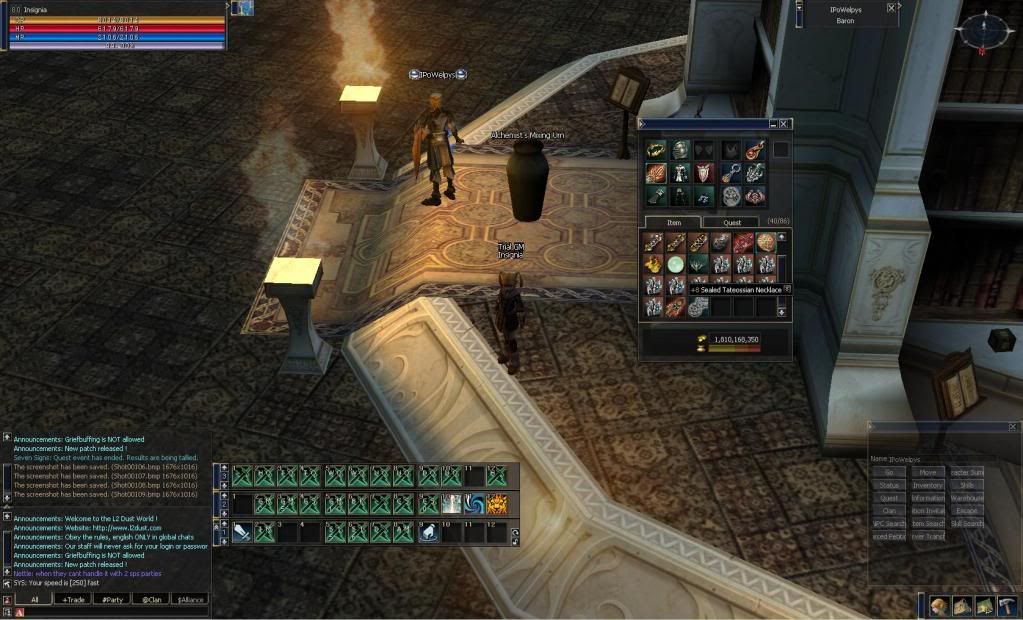
Task: Open the Clan panel button
Action: [889, 511]
